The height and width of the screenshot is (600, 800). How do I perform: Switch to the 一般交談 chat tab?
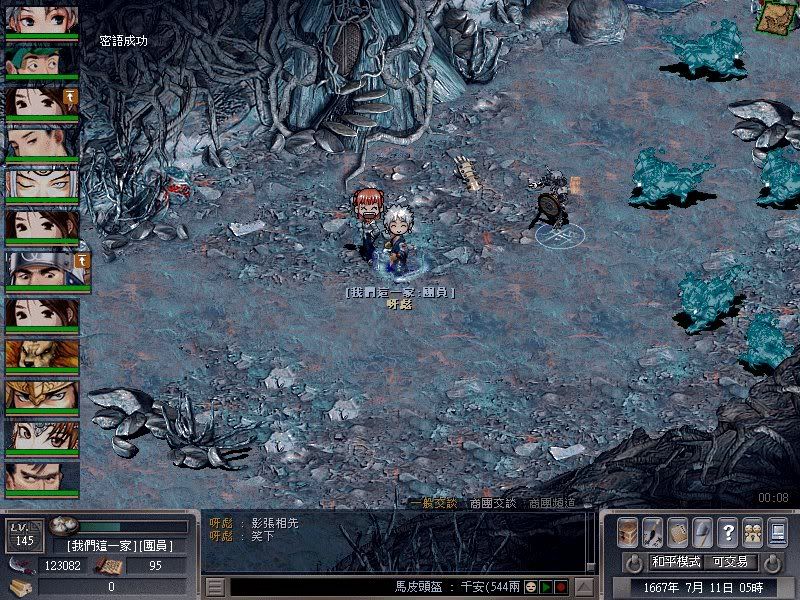click(432, 503)
